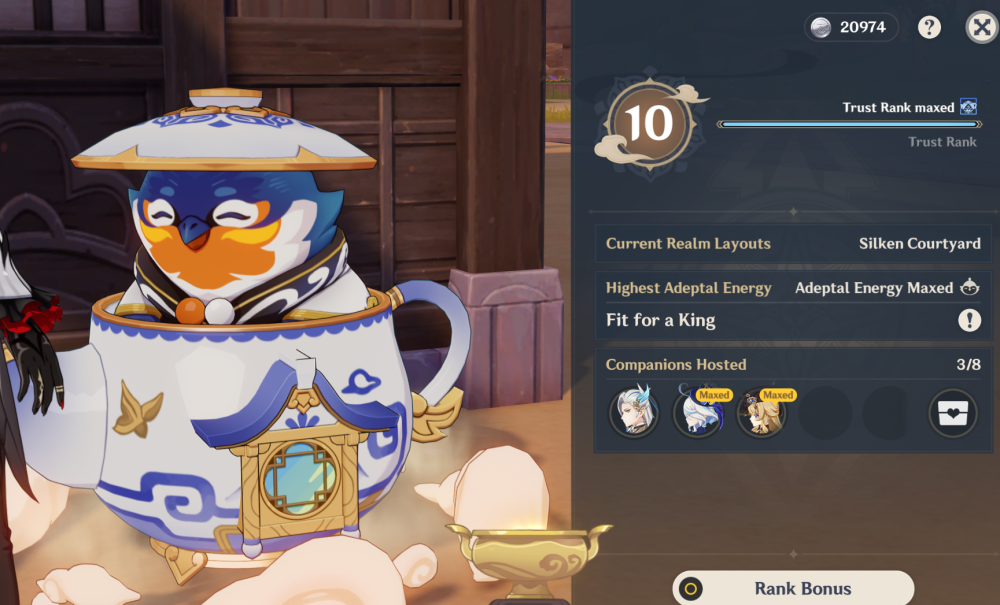Open the Rank Bonus panel
The height and width of the screenshot is (605, 1000).
pyautogui.click(x=793, y=589)
